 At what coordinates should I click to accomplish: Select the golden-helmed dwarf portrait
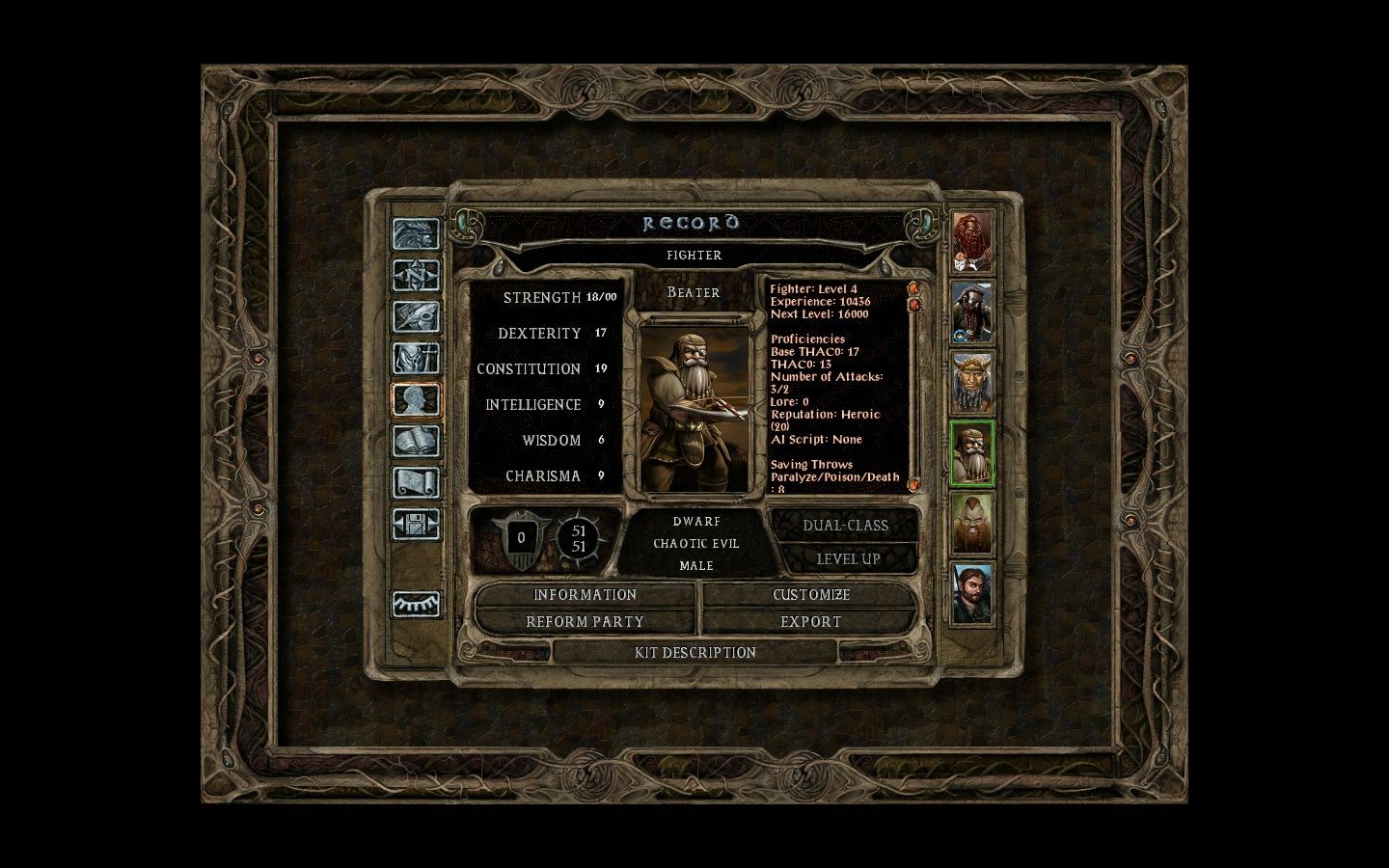(972, 381)
